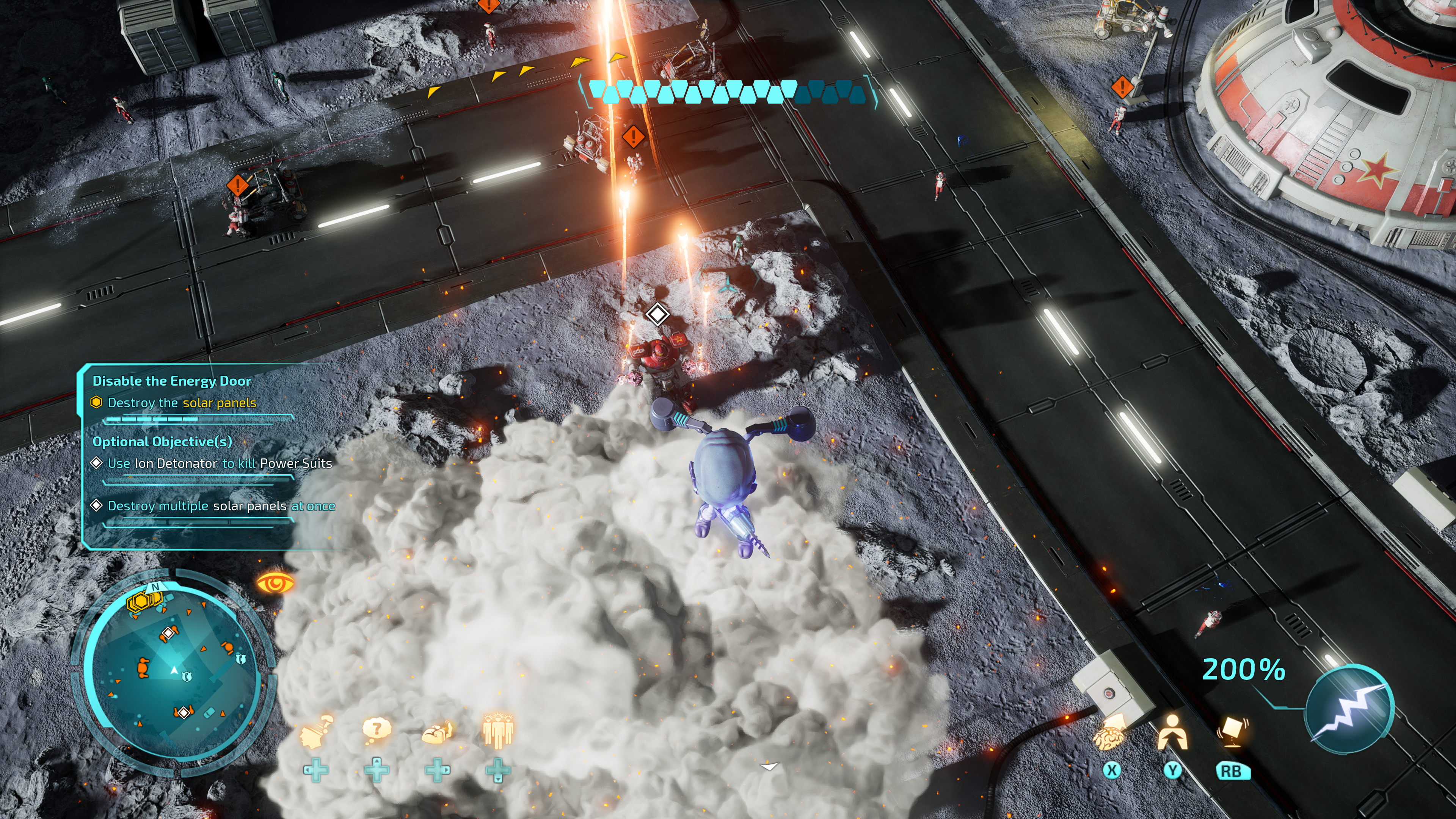Use the body snatch person icon
The height and width of the screenshot is (819, 1456).
coord(1172,734)
